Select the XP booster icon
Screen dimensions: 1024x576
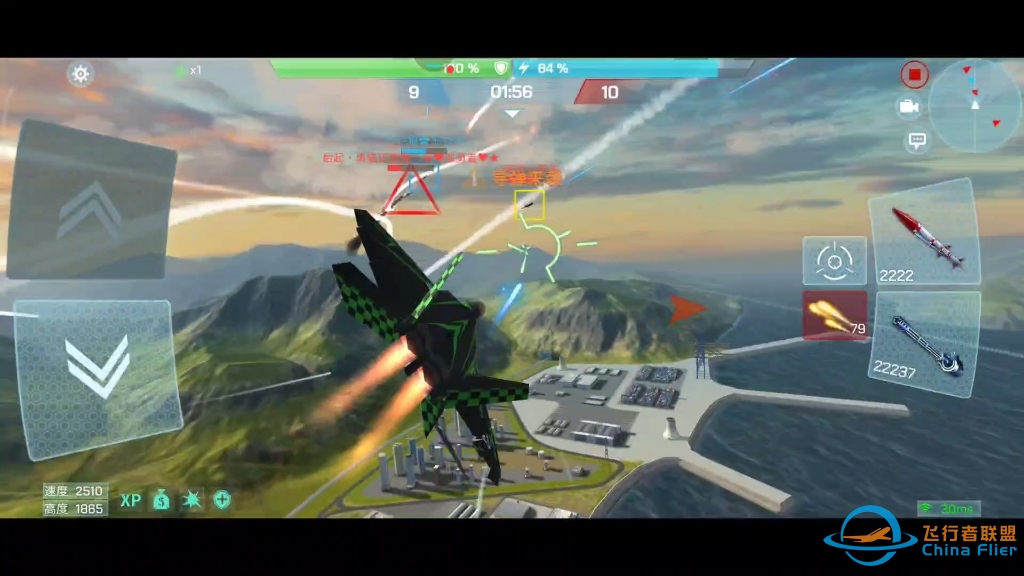pos(131,500)
